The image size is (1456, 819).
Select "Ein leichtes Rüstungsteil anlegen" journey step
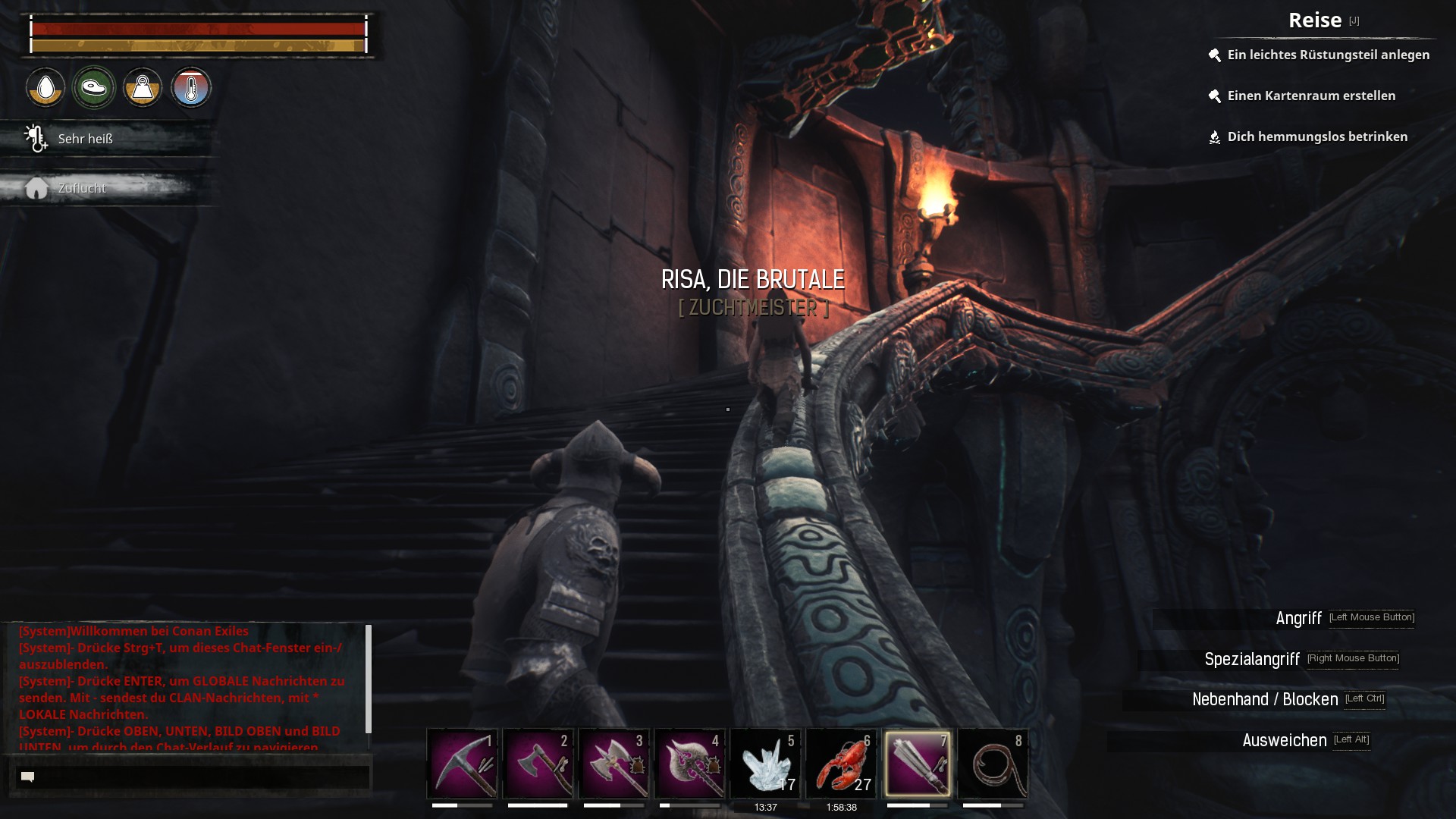(1328, 55)
